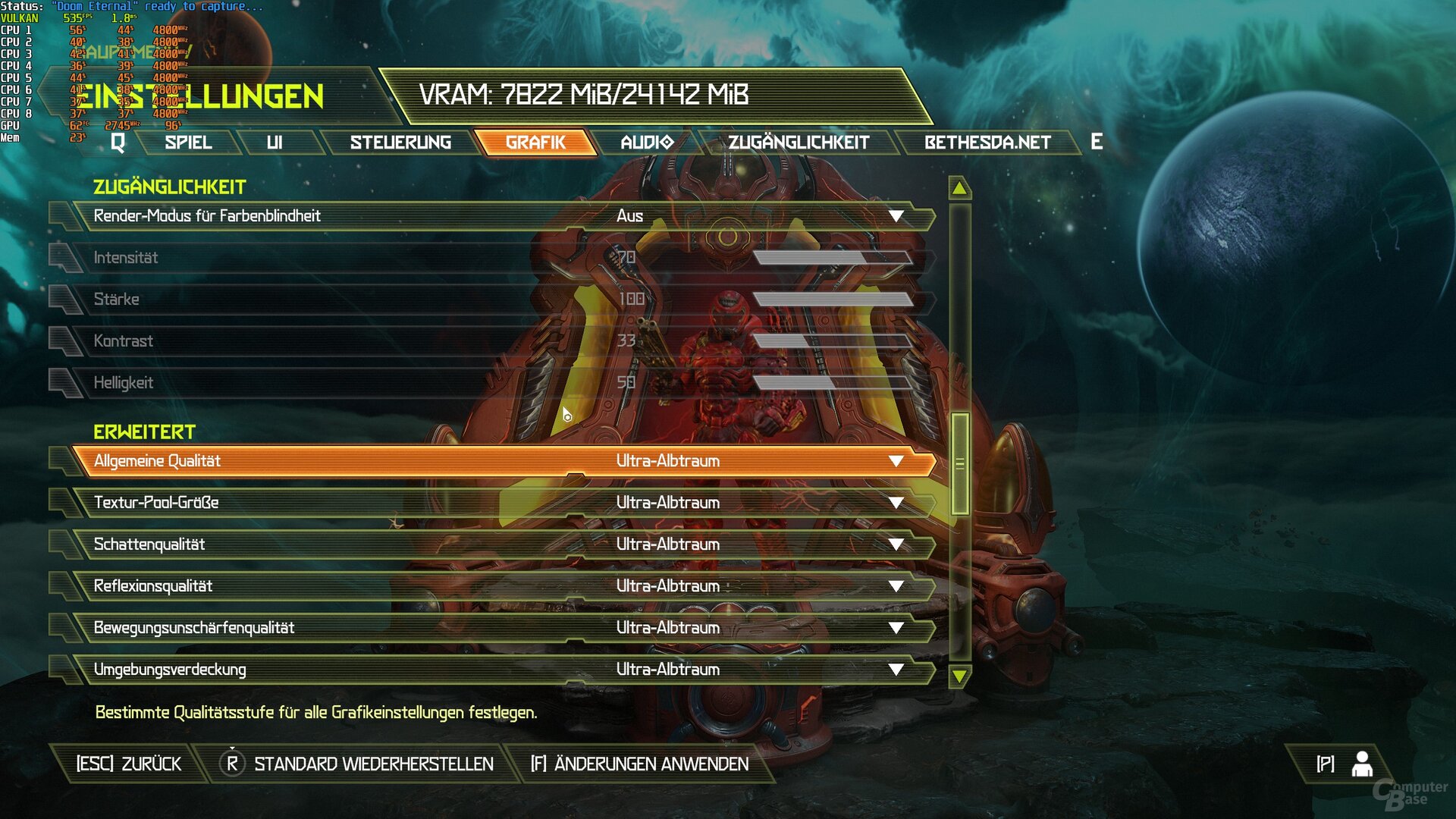Click STANDARD WIEDERHERSTELLEN to reset defaults
The width and height of the screenshot is (1456, 819).
373,764
